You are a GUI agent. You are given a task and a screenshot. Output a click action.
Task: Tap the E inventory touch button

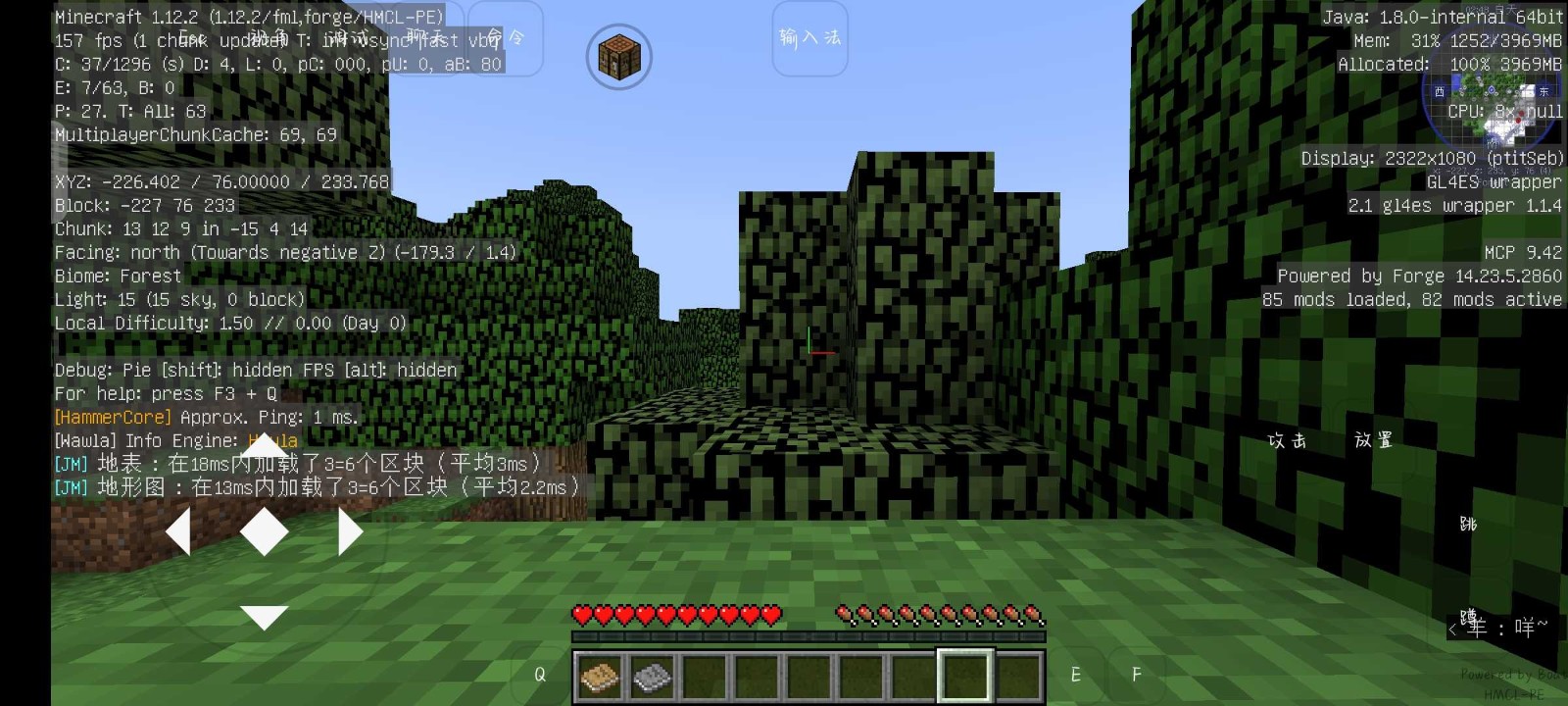pos(1076,675)
